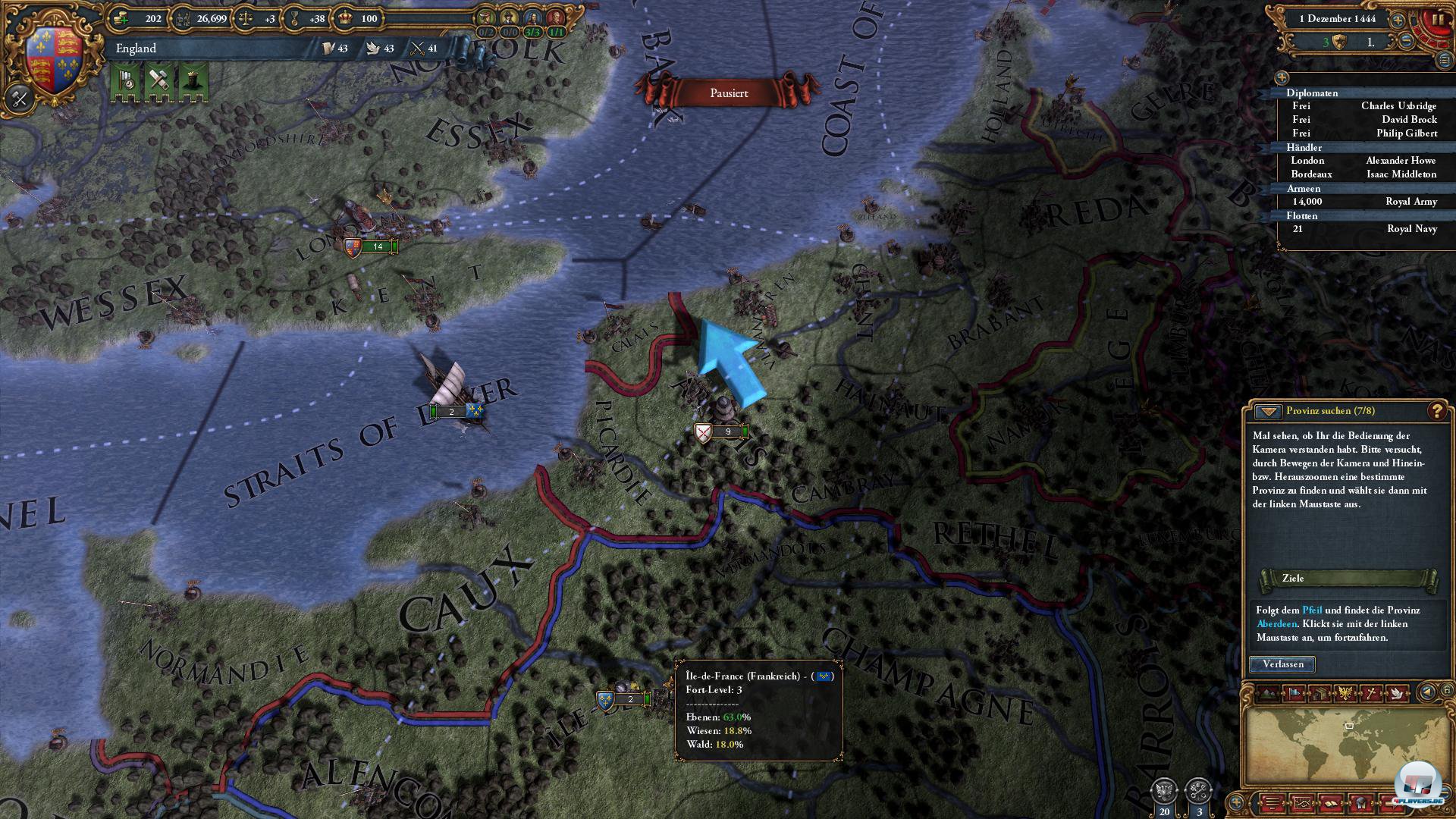This screenshot has width=1456, height=819.
Task: Open the tutorial help question mark
Action: point(1436,411)
